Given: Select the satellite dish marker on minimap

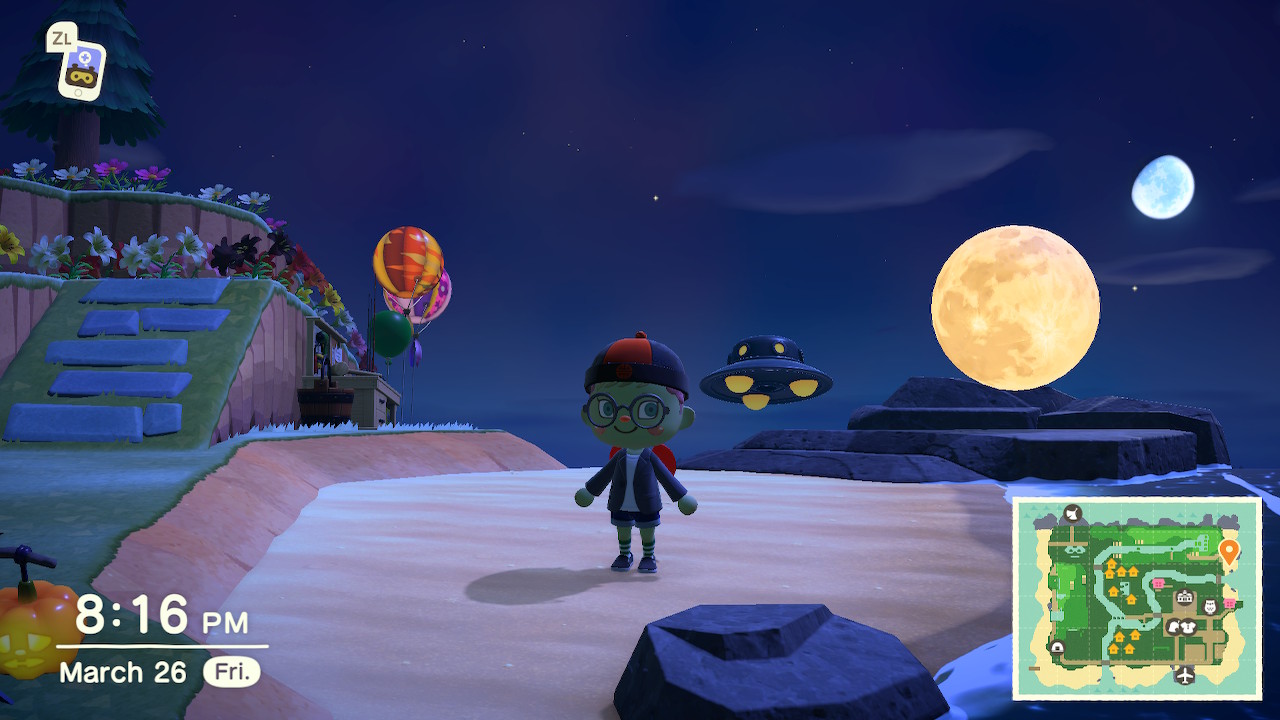Looking at the screenshot, I should [1073, 514].
